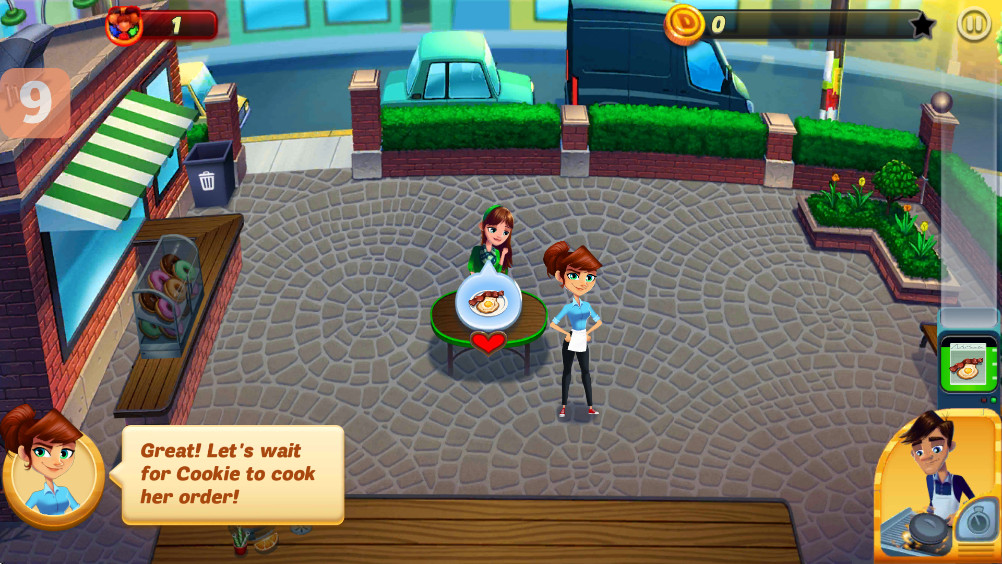1002x564 pixels.
Task: Select the chef Cookie portrait
Action: click(x=938, y=487)
